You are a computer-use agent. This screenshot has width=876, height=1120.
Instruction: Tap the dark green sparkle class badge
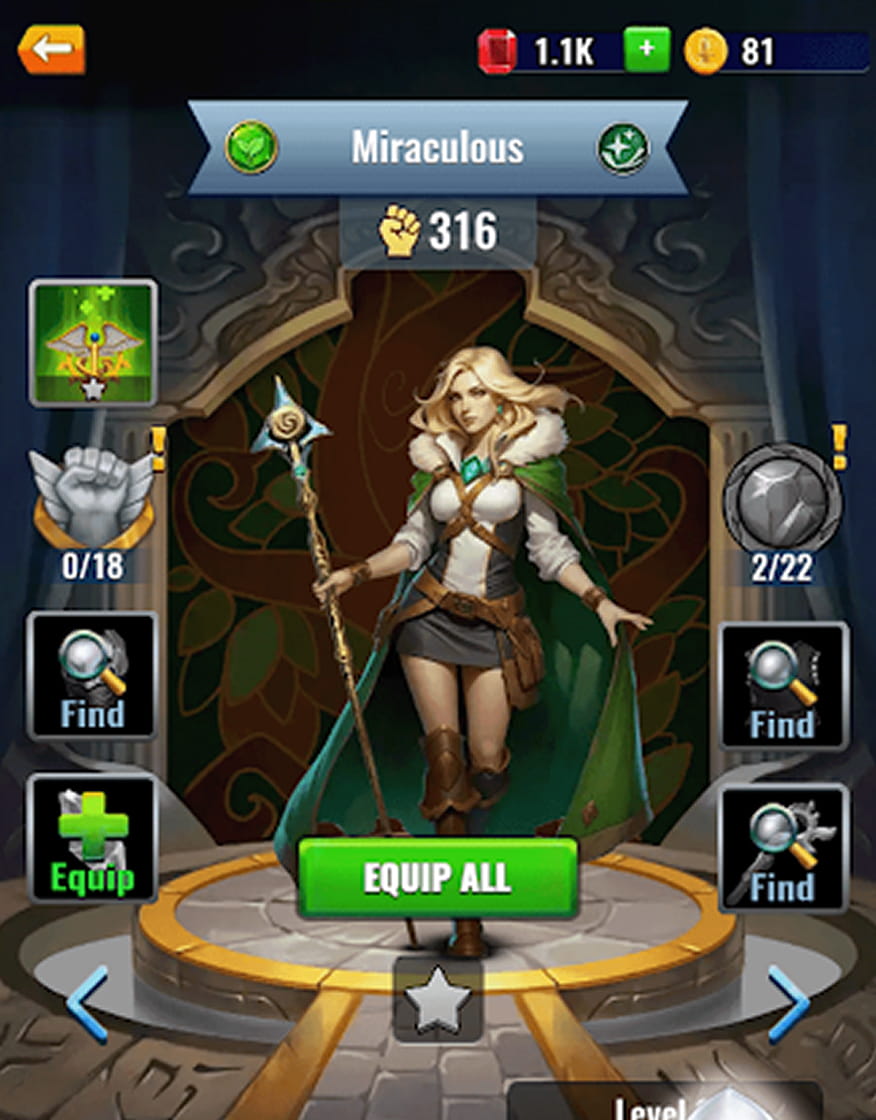(623, 149)
